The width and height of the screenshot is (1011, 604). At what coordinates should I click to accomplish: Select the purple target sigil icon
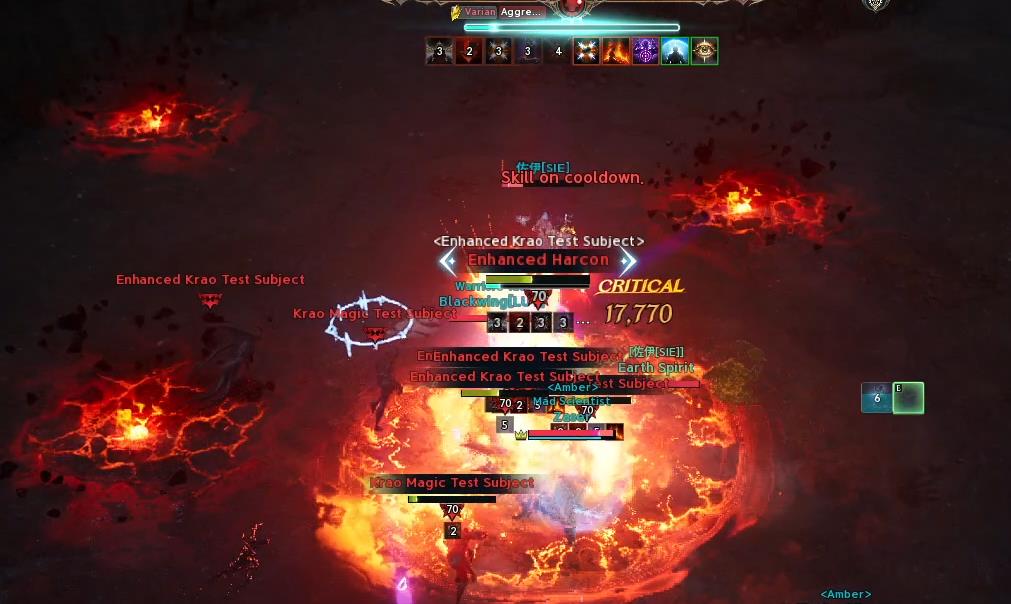(645, 51)
